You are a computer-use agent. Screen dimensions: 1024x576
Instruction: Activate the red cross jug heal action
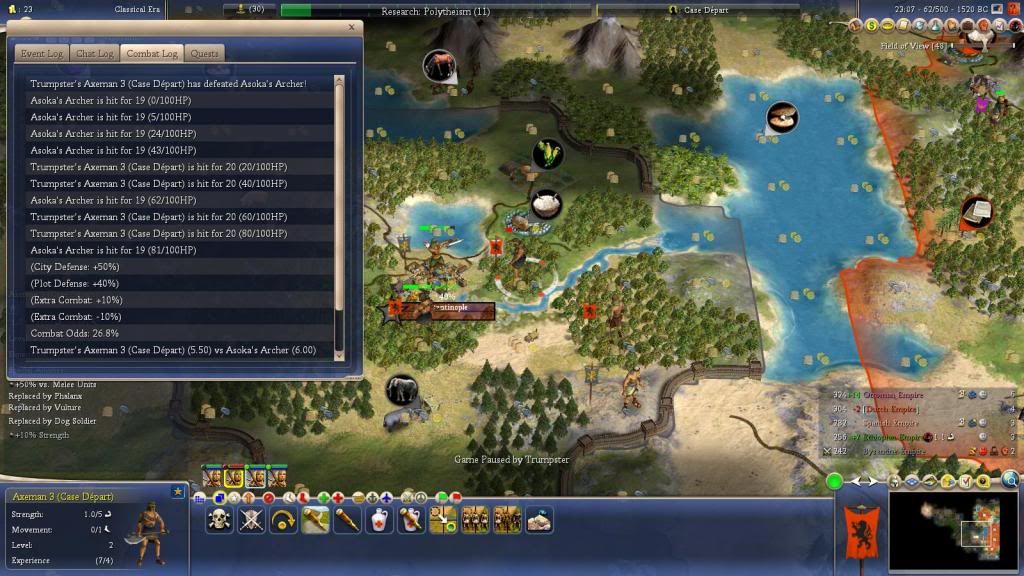pos(380,520)
